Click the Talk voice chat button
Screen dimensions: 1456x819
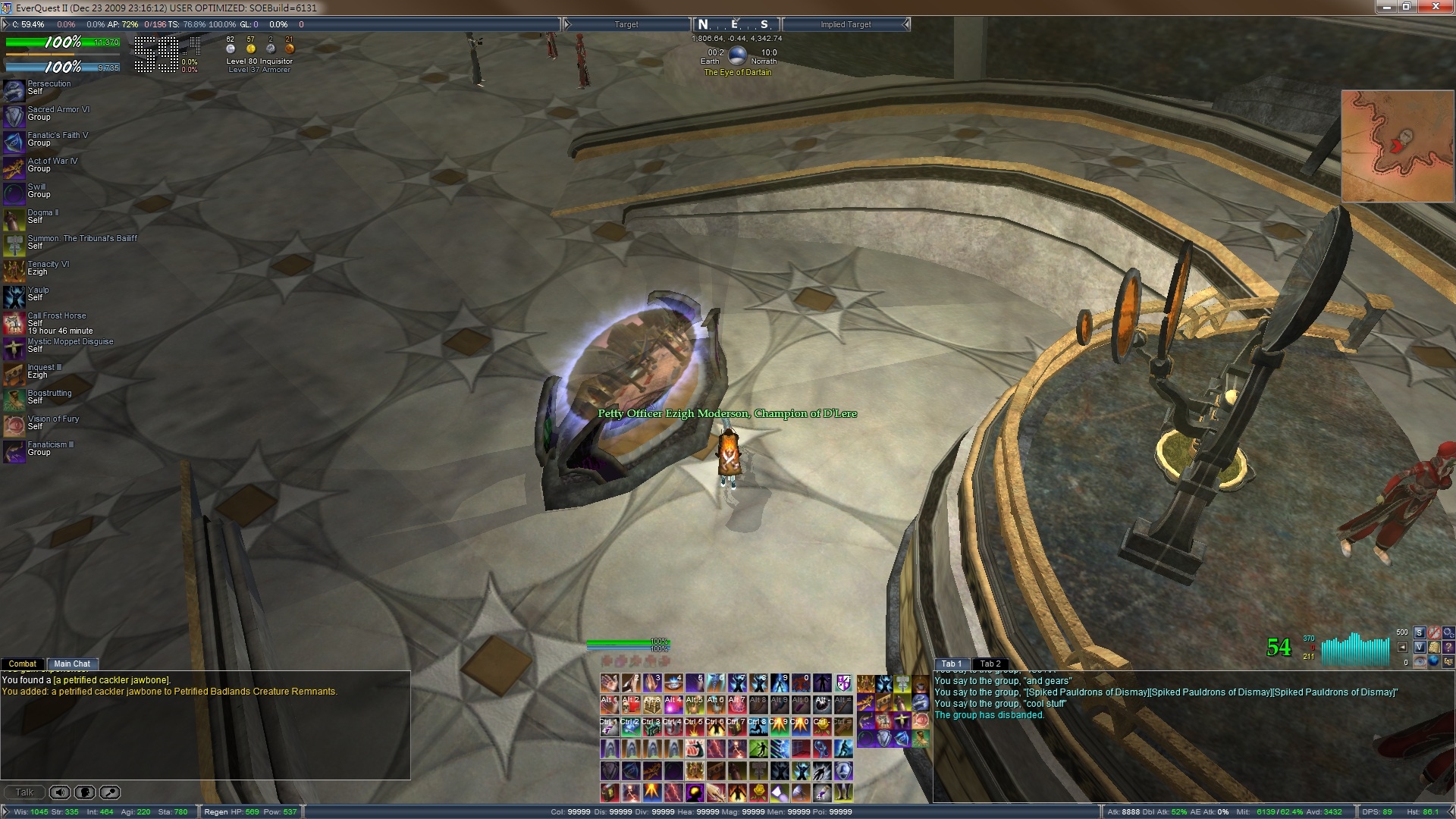tap(24, 792)
